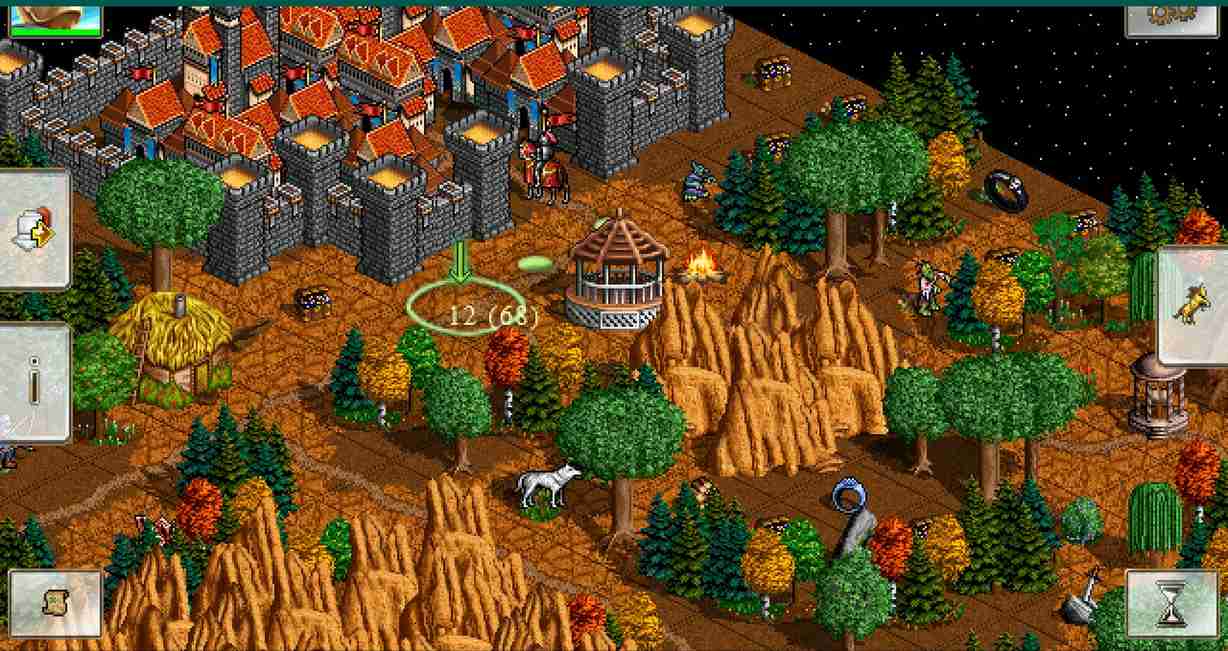Switch to next hero with helmet button
This screenshot has height=651, width=1228.
[34, 230]
